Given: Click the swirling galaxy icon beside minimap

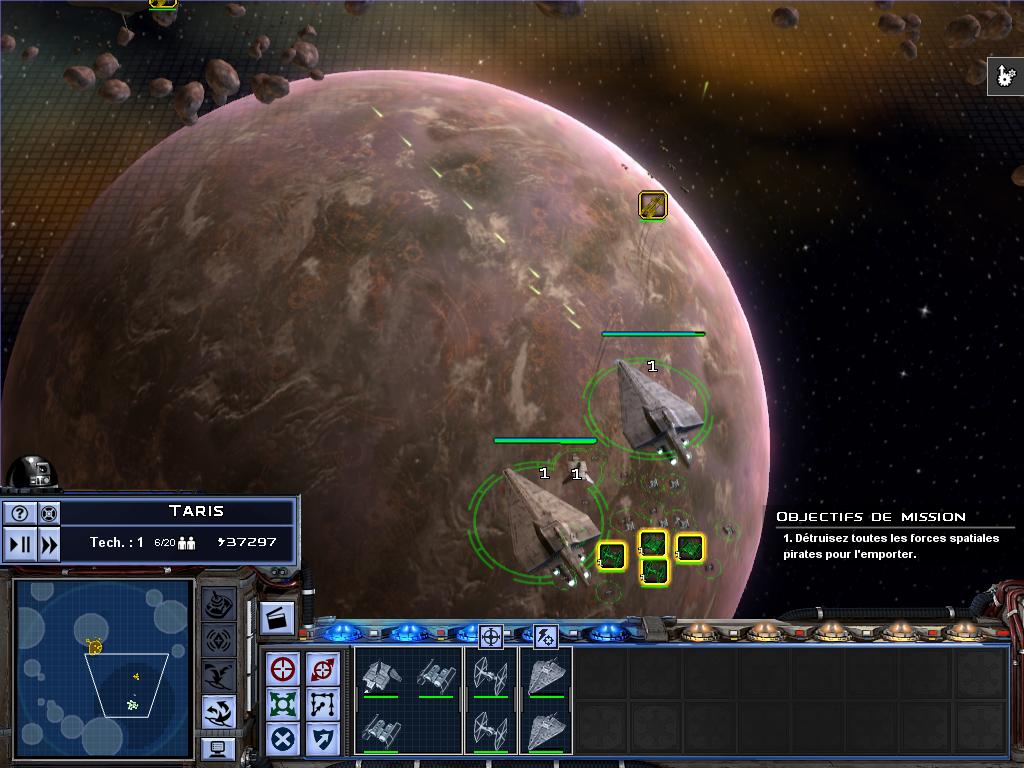Looking at the screenshot, I should (219, 711).
